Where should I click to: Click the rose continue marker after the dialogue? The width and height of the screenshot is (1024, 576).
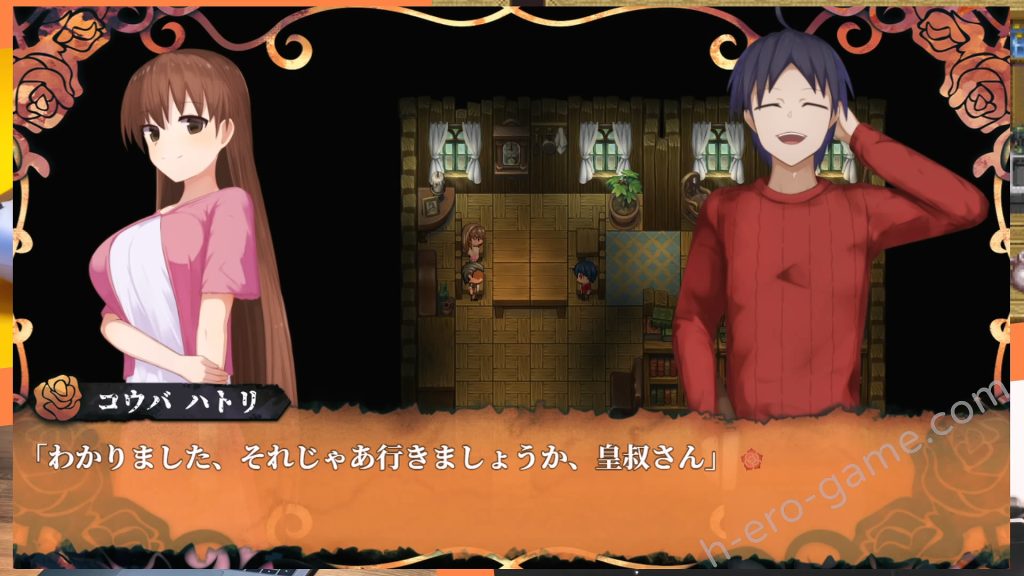tap(752, 459)
